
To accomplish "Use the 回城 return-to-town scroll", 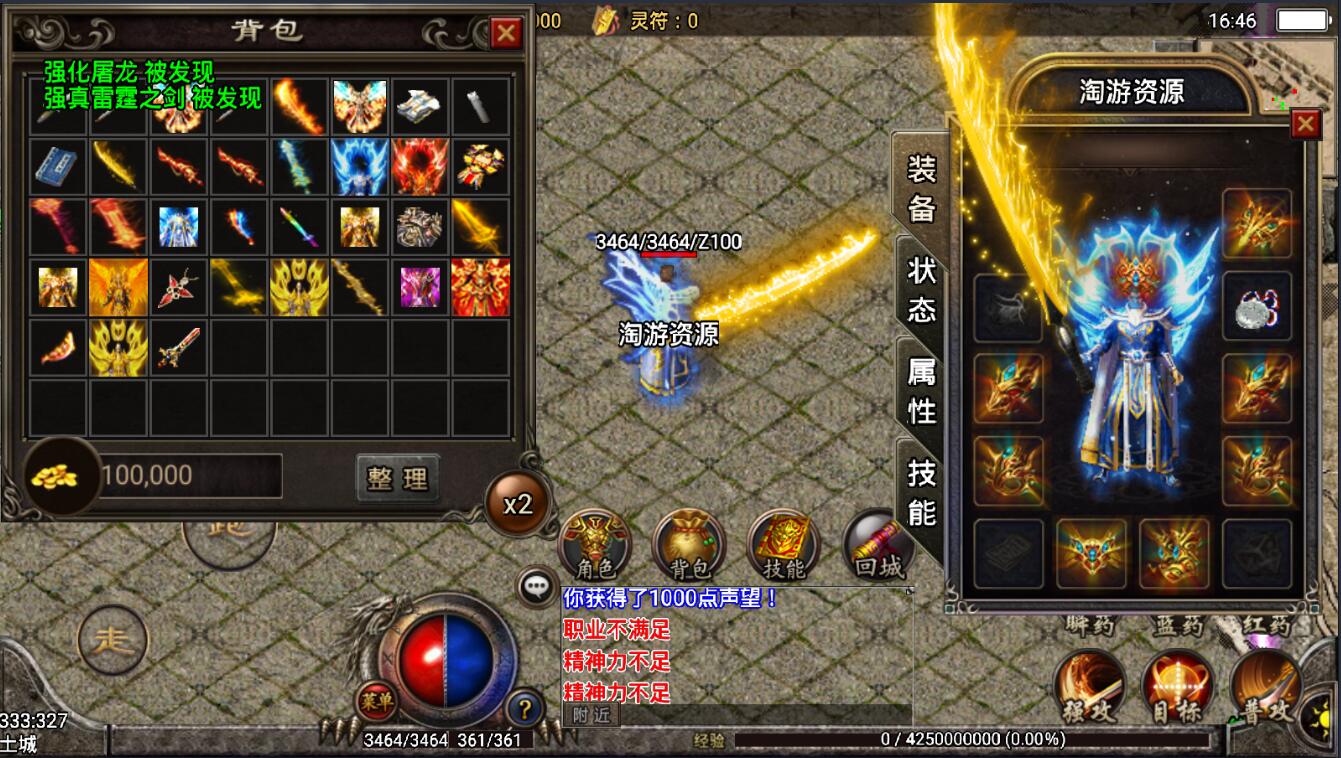I will [878, 545].
